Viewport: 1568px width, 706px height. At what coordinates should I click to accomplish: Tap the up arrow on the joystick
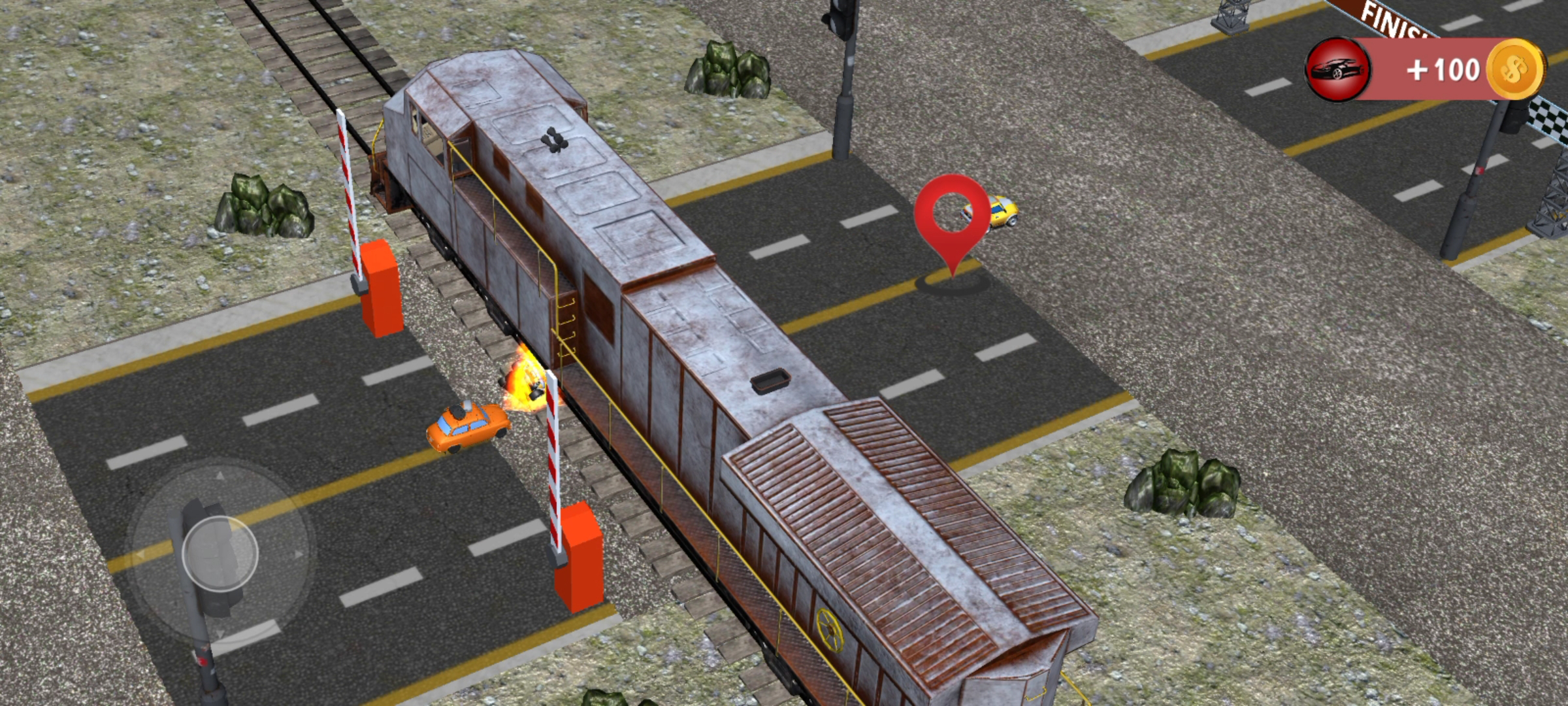[x=220, y=476]
